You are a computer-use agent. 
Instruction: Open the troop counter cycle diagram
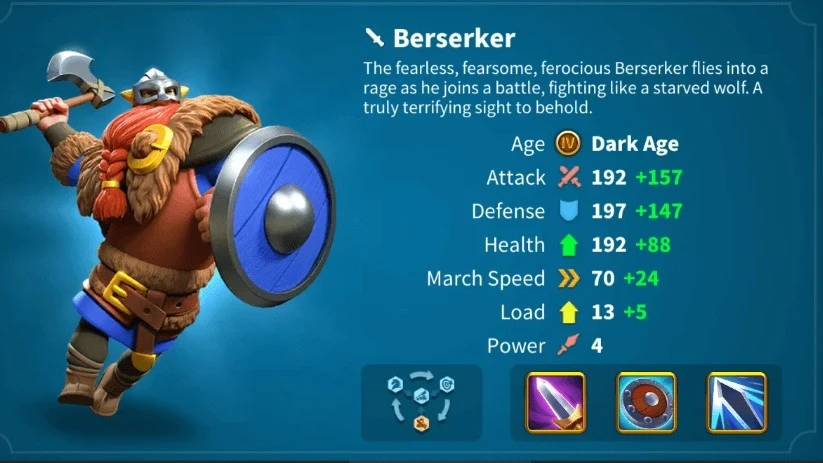click(x=421, y=402)
